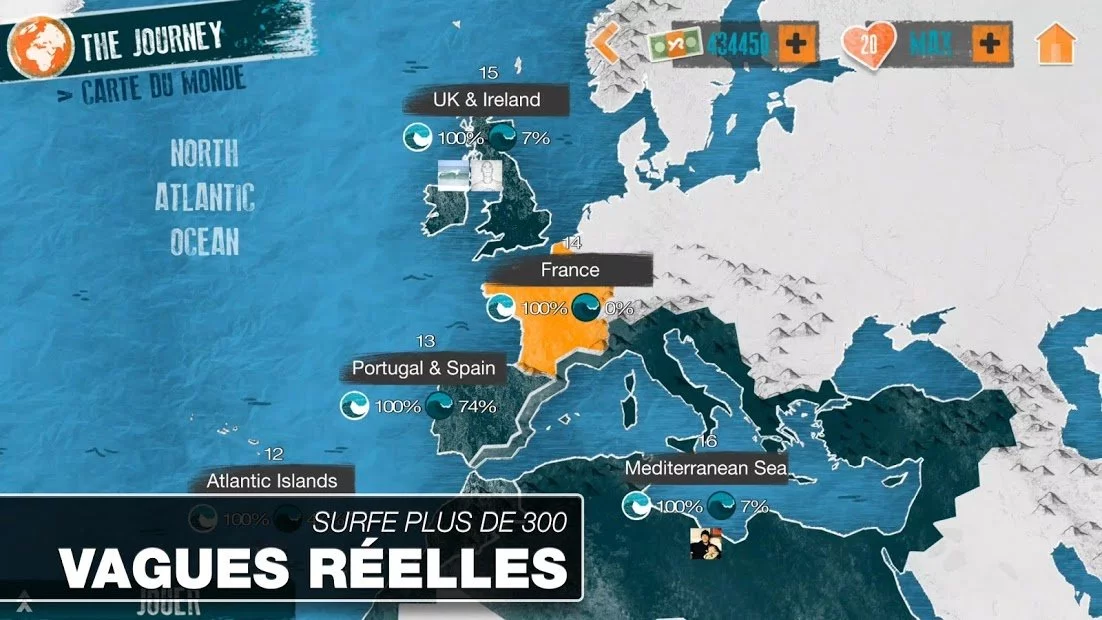Select the Mediterranean Sea region label
This screenshot has width=1102, height=620.
pyautogui.click(x=706, y=468)
